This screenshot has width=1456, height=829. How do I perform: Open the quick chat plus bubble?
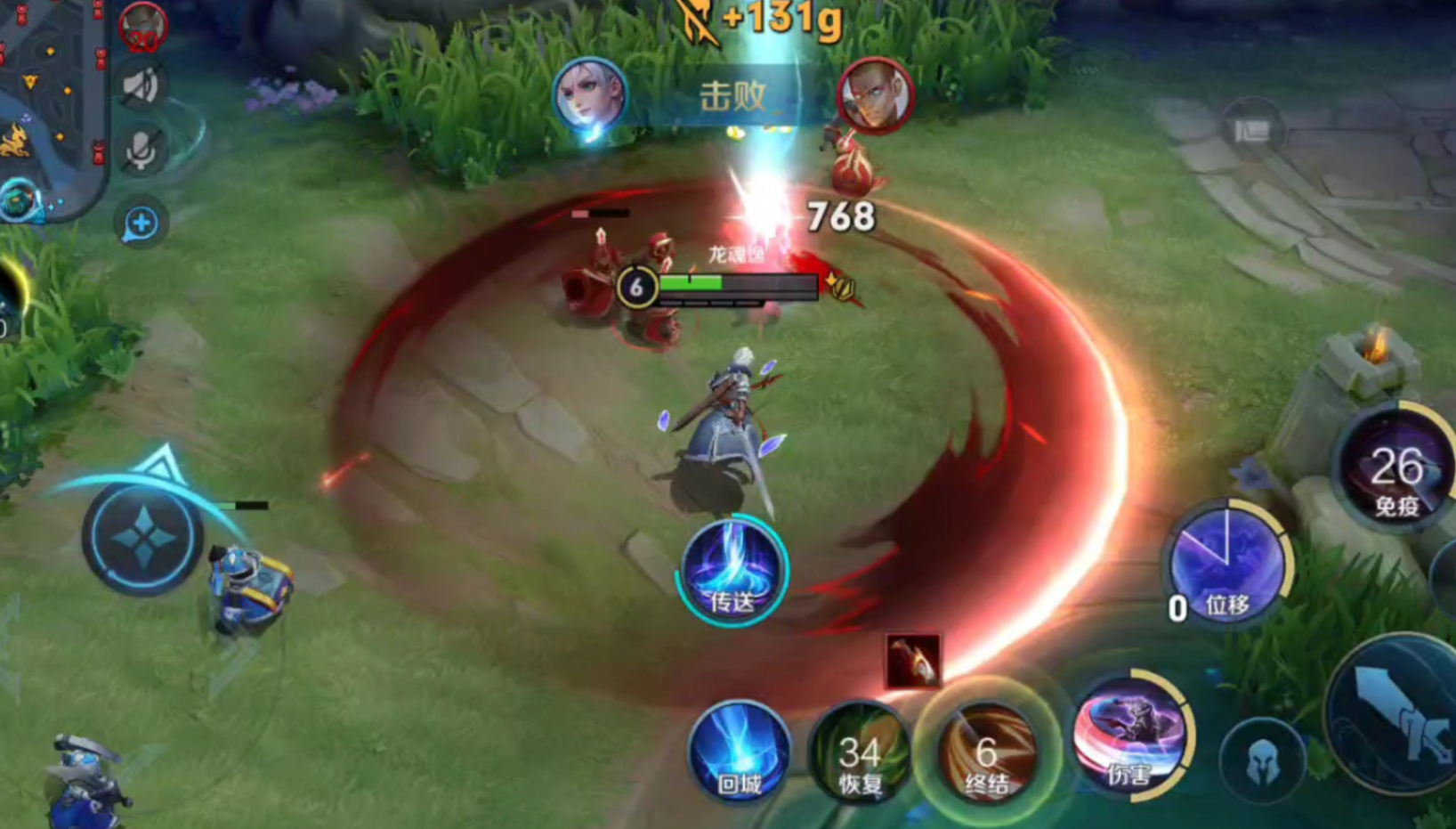click(x=142, y=223)
